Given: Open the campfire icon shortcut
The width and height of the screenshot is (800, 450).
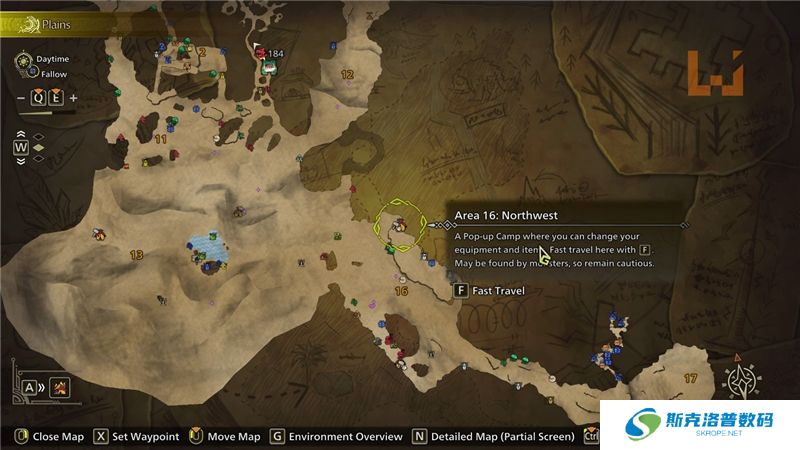Looking at the screenshot, I should [x=60, y=387].
